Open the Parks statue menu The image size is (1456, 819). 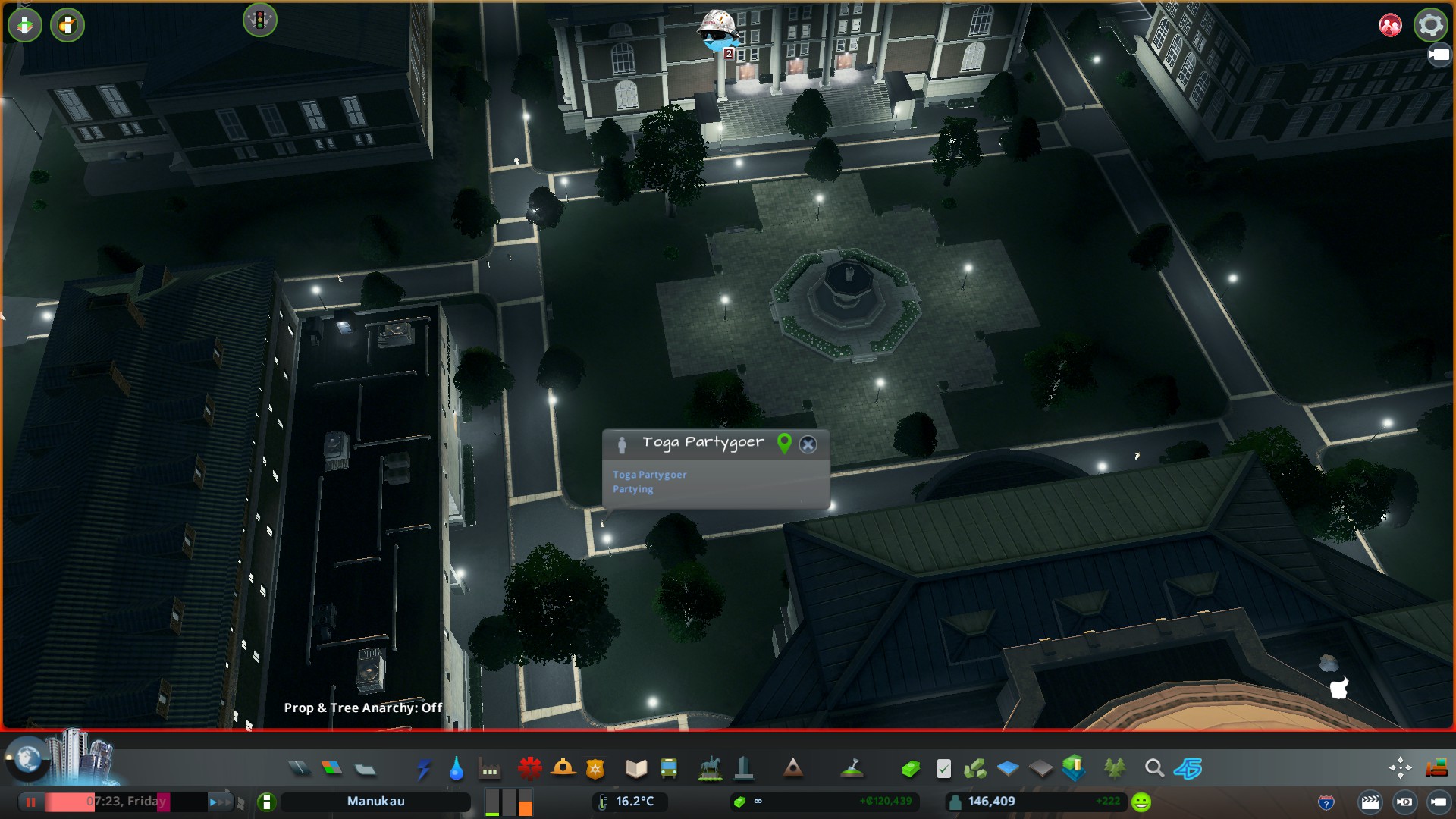tap(710, 769)
